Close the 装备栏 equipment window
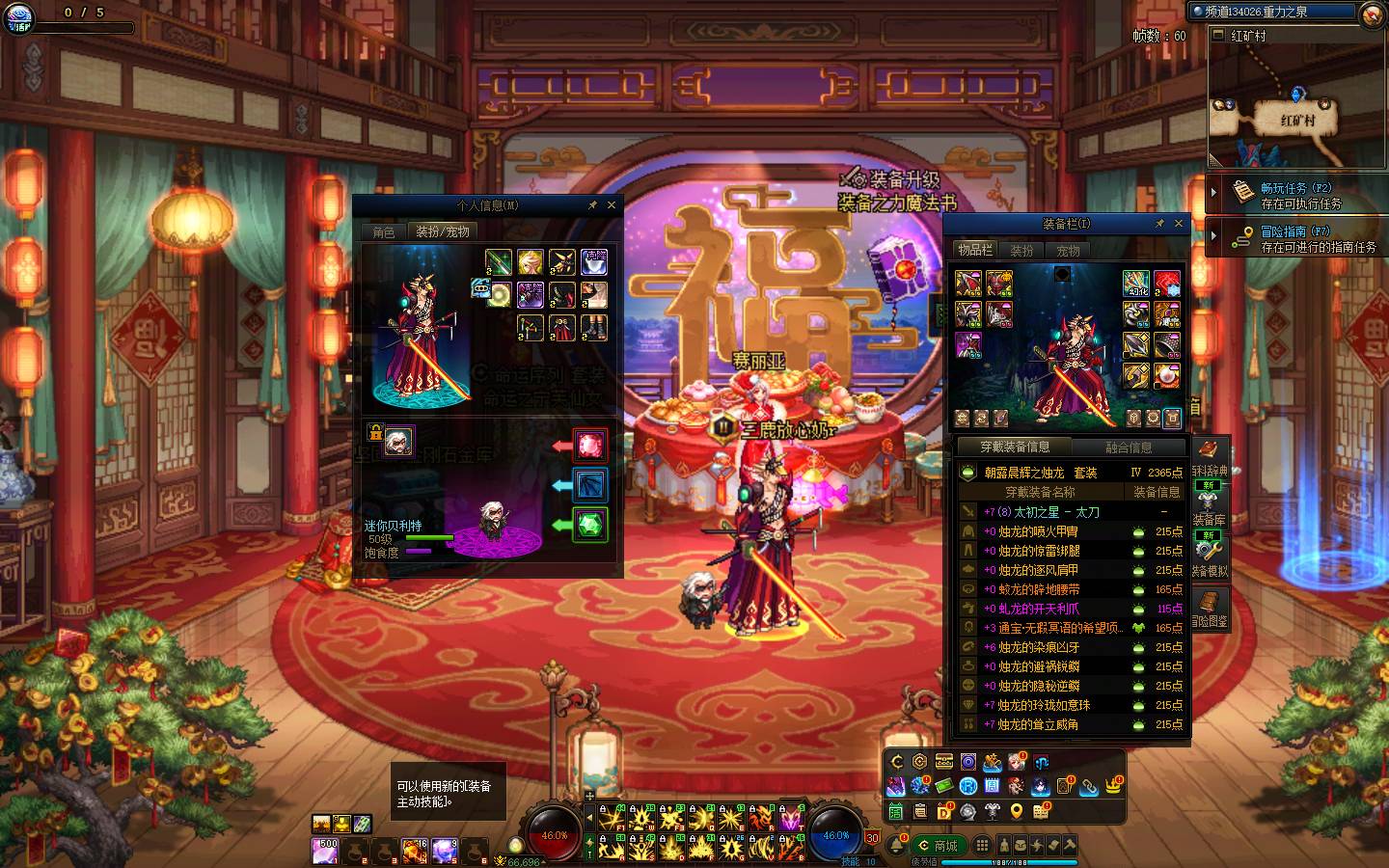The image size is (1389, 868). pos(1179,224)
